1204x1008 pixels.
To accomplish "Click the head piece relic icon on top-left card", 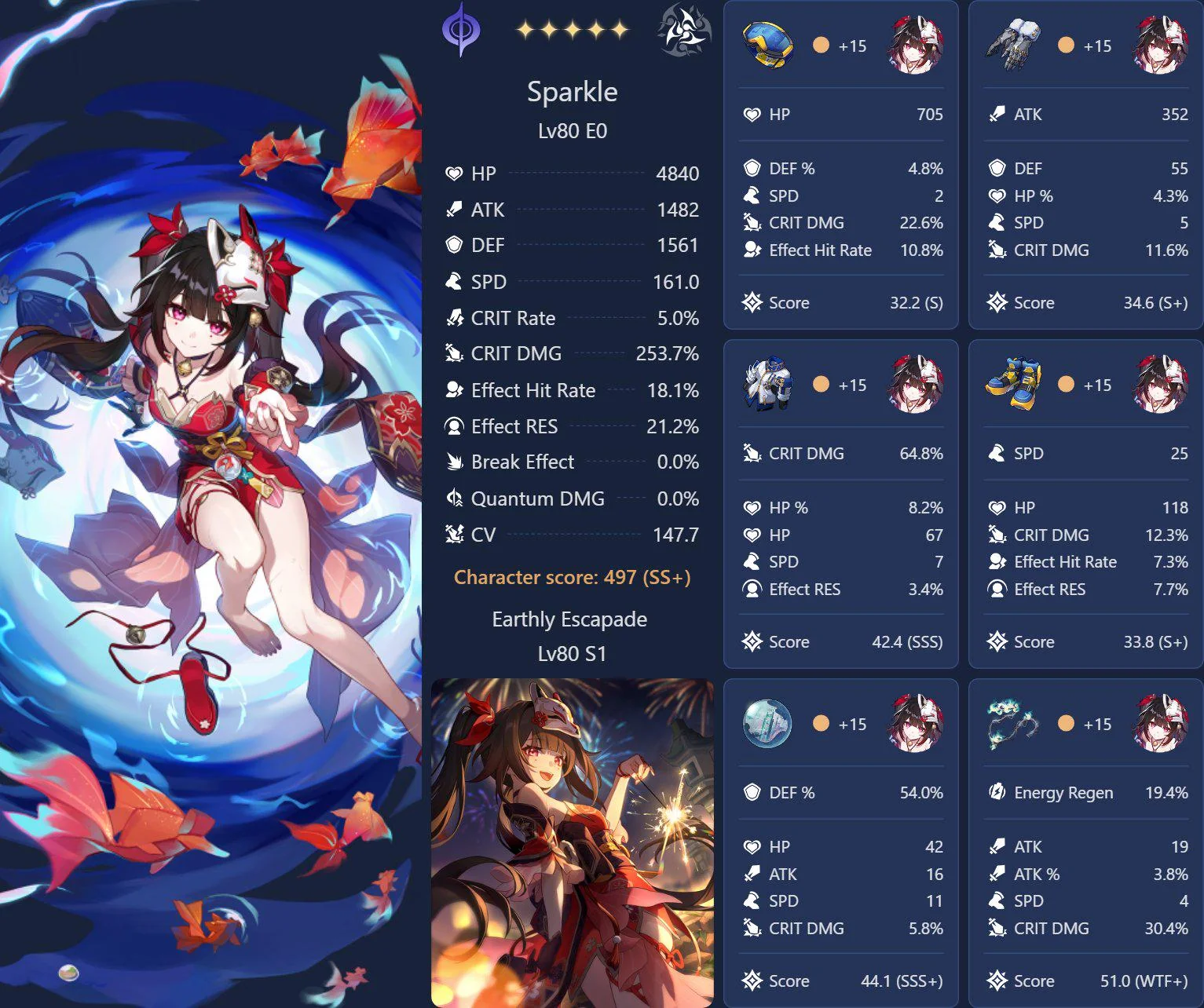I will (767, 45).
